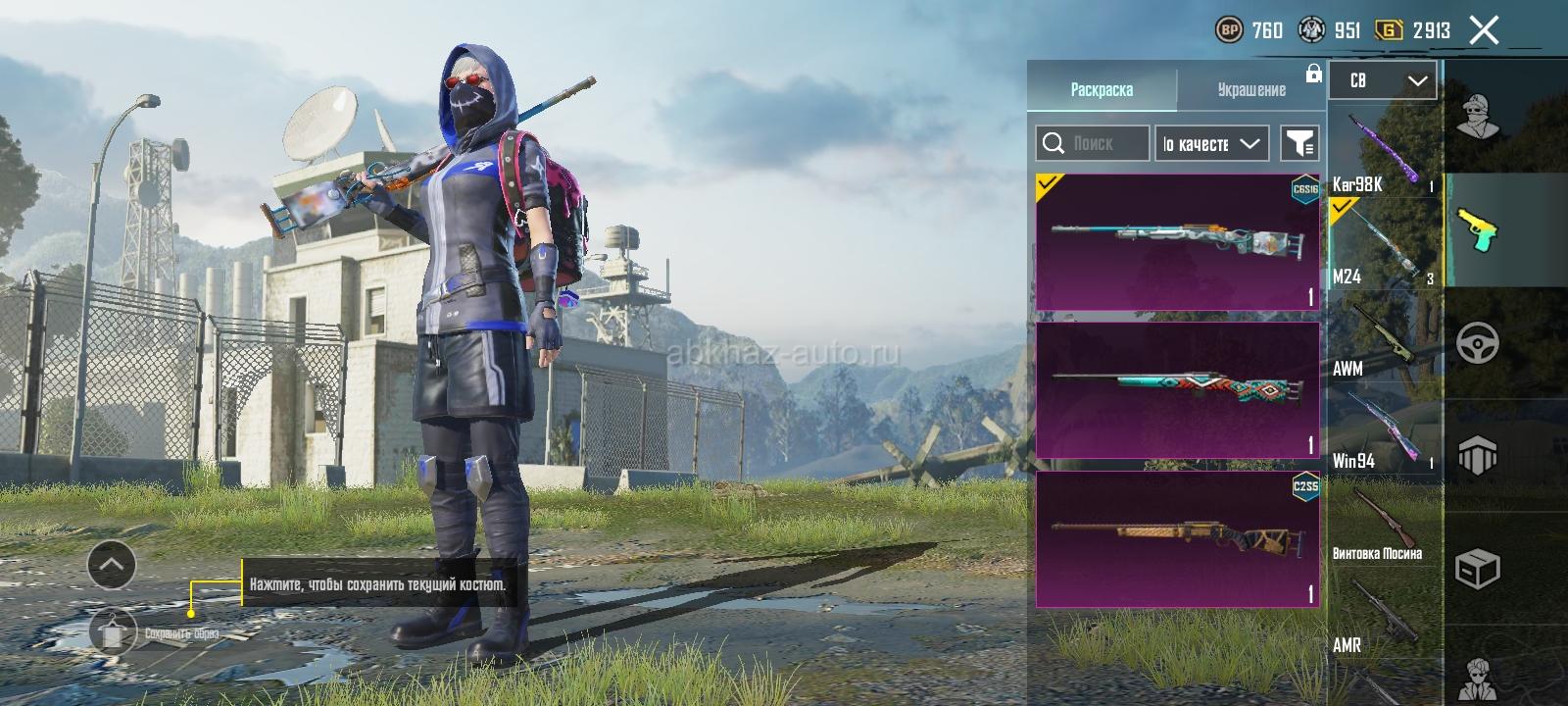Open the filter funnel options

[1299, 143]
